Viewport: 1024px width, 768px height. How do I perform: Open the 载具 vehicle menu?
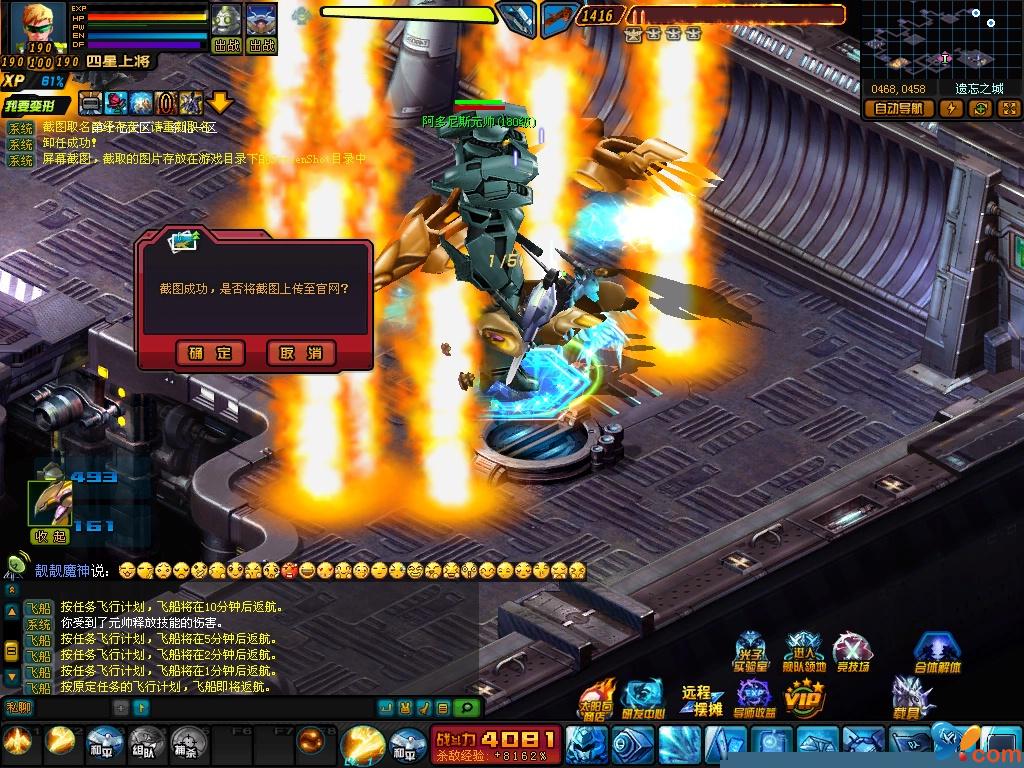pos(912,698)
